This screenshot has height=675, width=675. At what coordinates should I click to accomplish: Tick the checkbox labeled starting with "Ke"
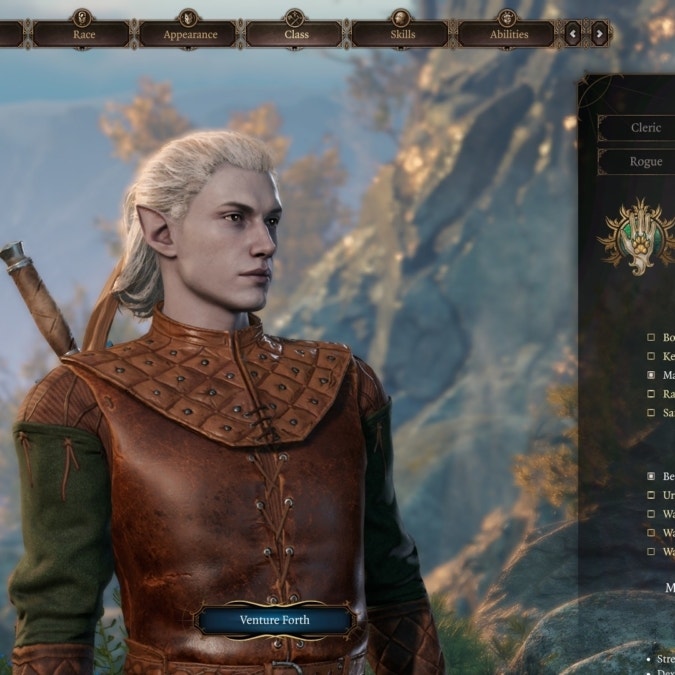652,356
